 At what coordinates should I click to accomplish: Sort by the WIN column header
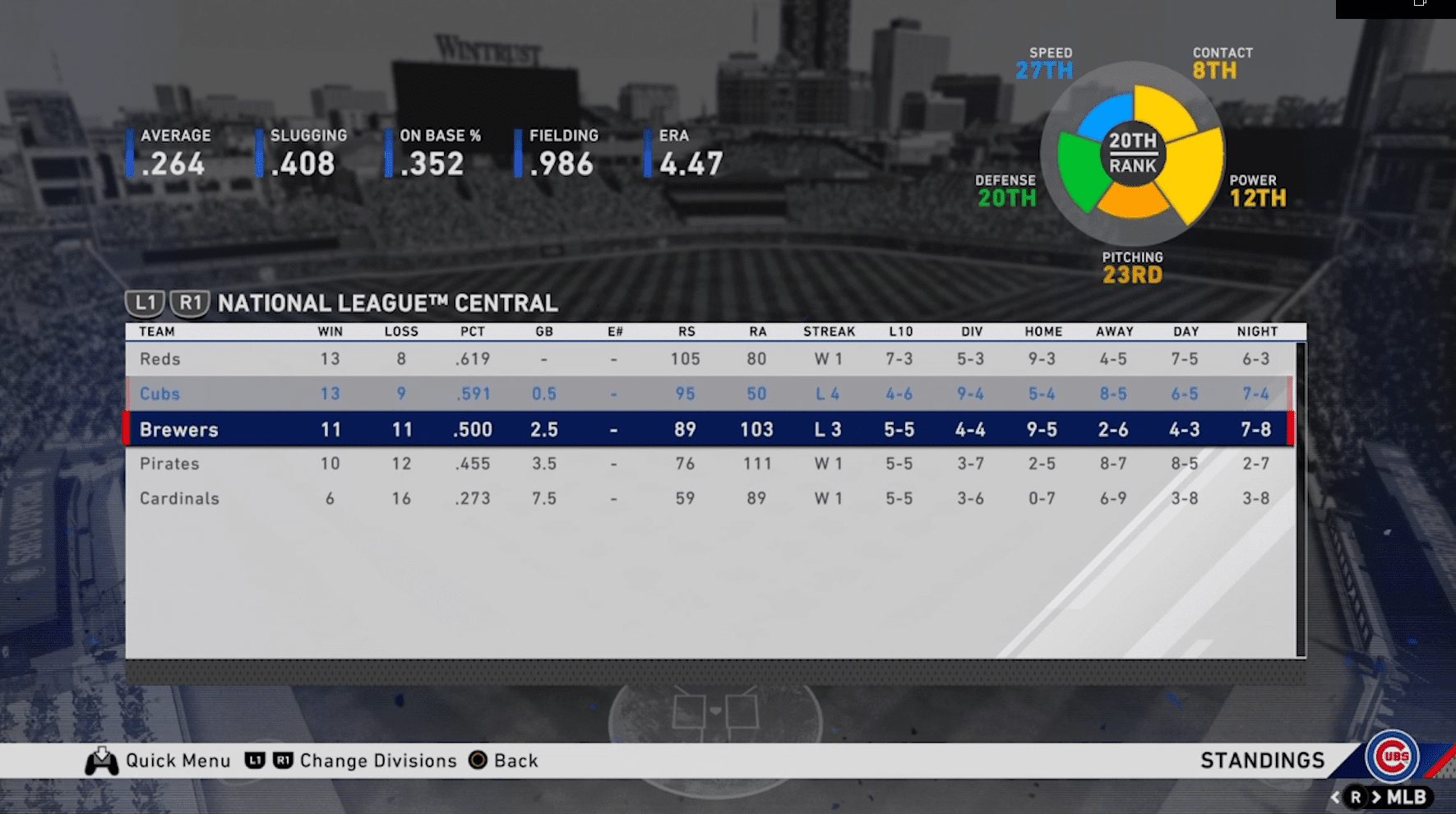click(327, 331)
